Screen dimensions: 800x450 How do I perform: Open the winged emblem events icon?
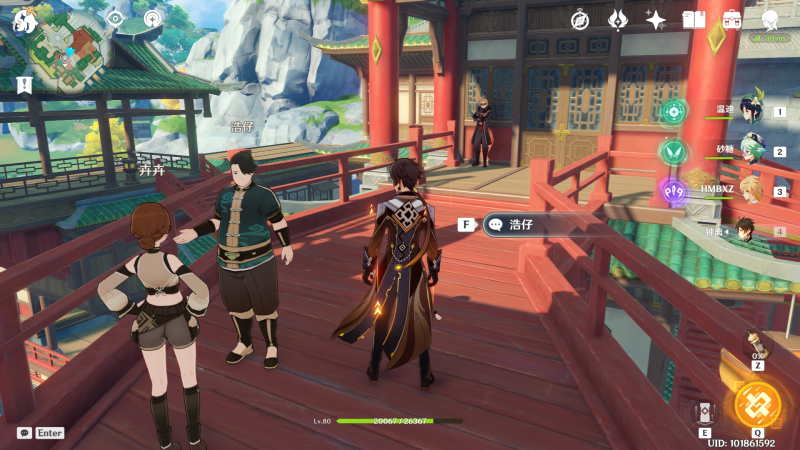(618, 19)
